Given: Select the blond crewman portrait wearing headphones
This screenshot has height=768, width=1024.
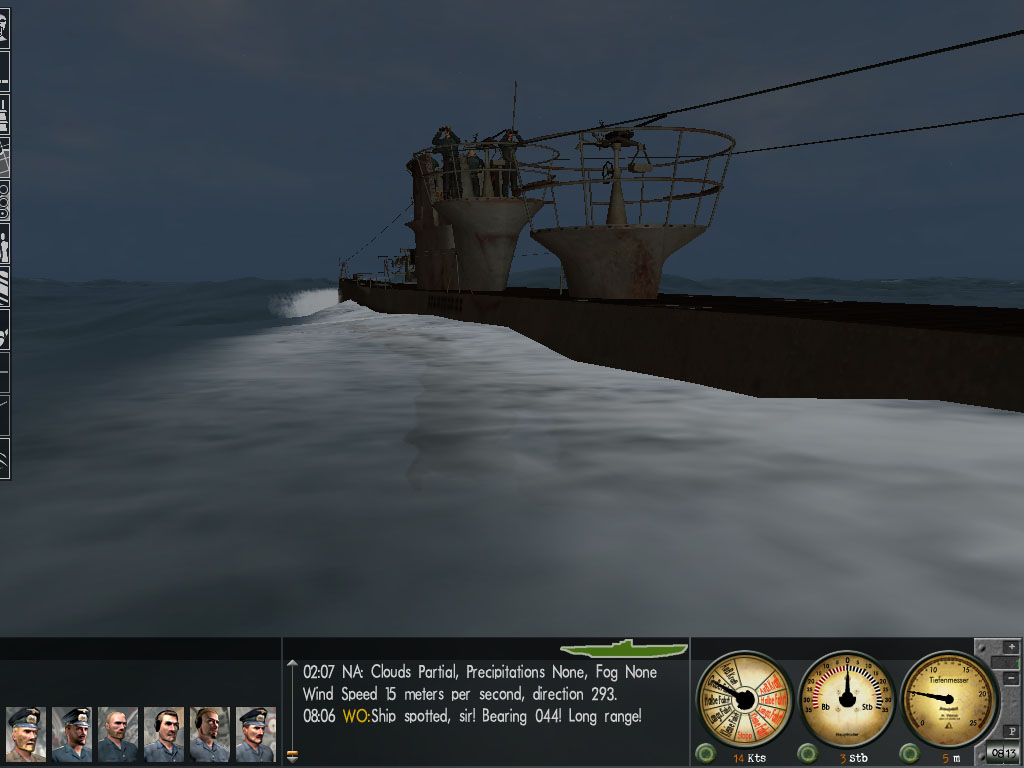Looking at the screenshot, I should [x=210, y=734].
